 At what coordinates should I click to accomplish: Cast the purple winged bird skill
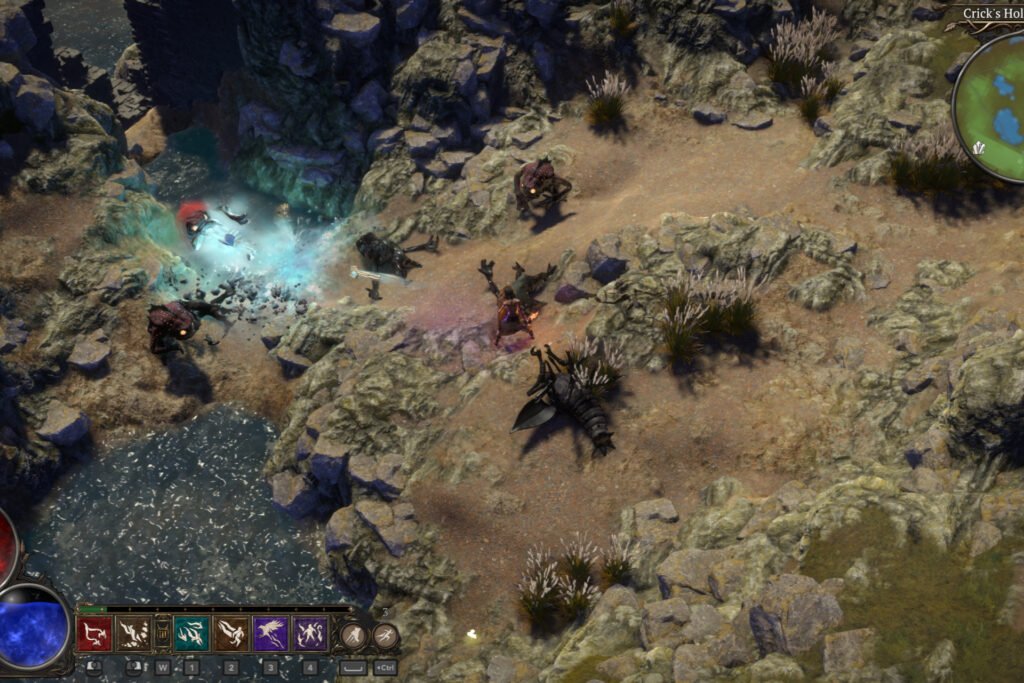click(271, 633)
